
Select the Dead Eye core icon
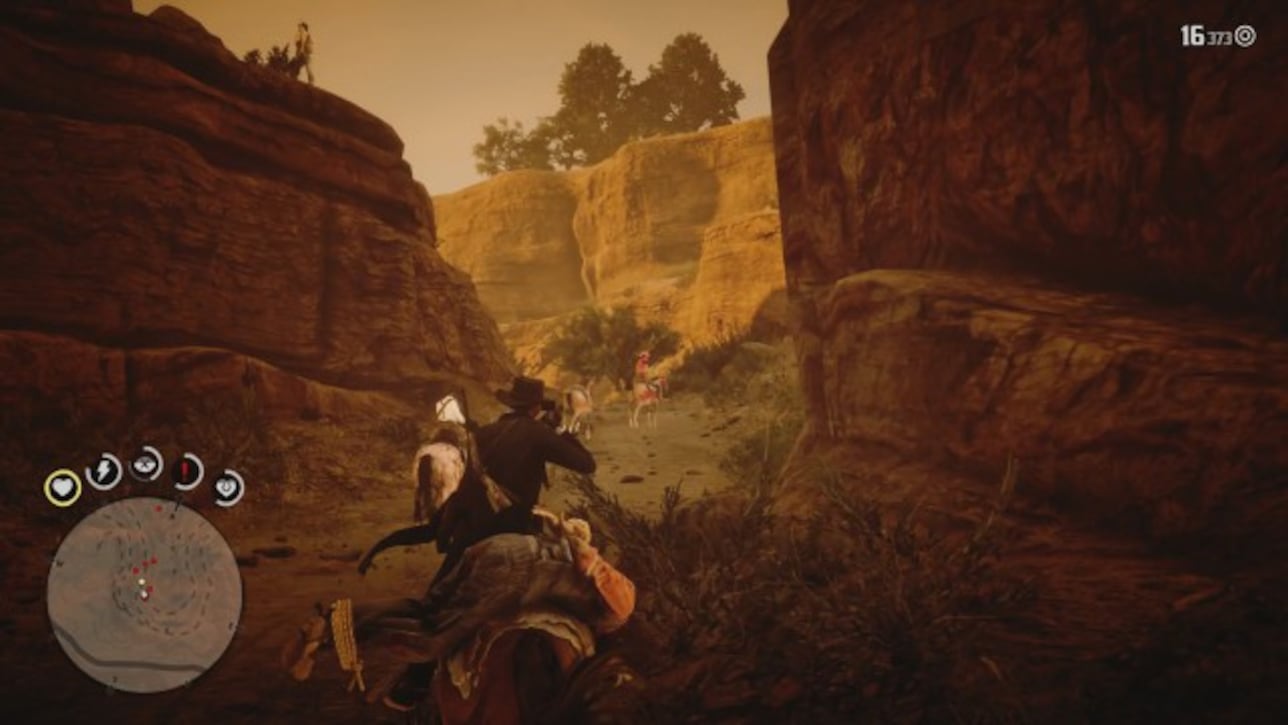145,464
